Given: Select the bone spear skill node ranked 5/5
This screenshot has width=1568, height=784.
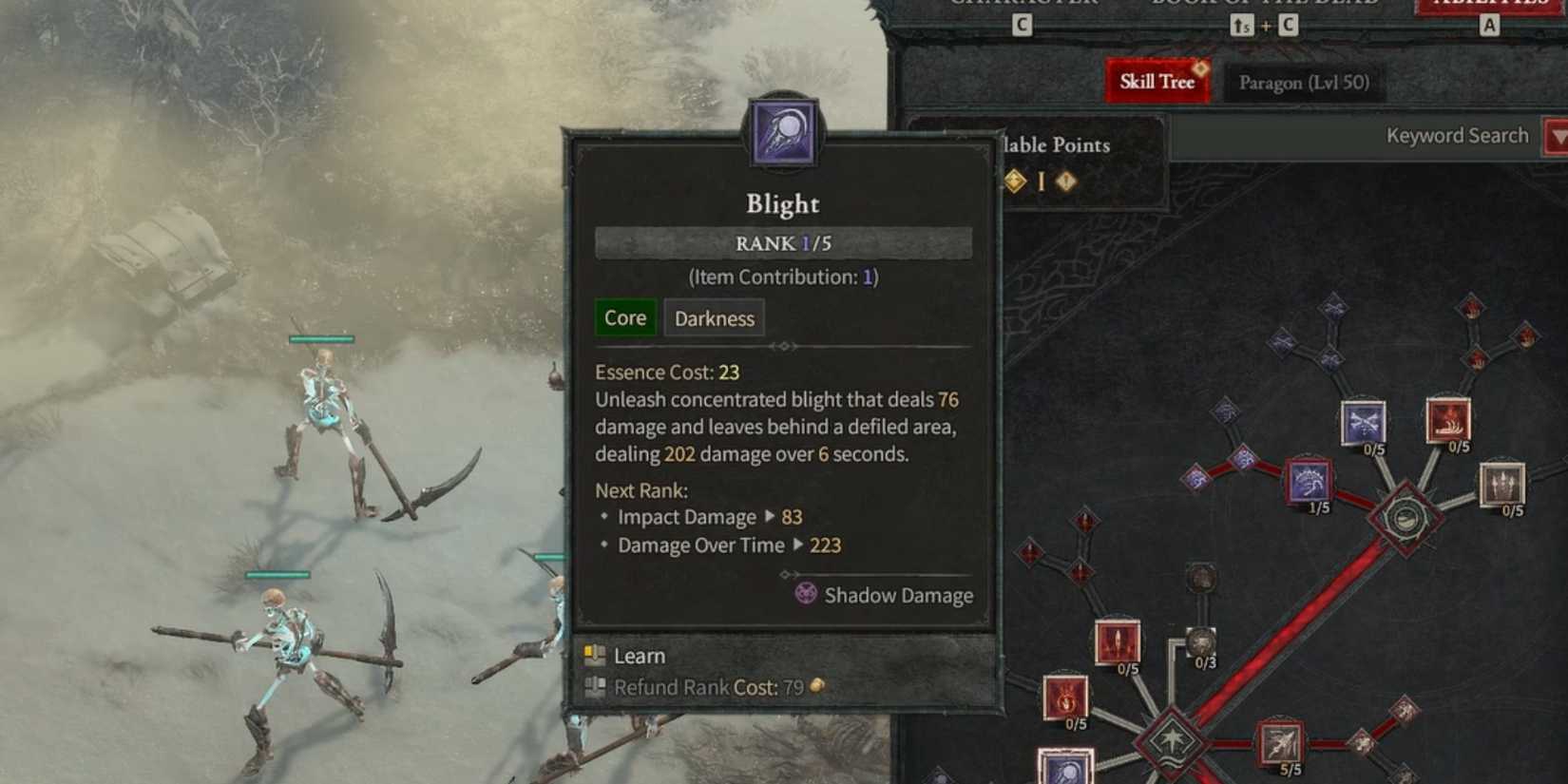Looking at the screenshot, I should coord(1280,743).
